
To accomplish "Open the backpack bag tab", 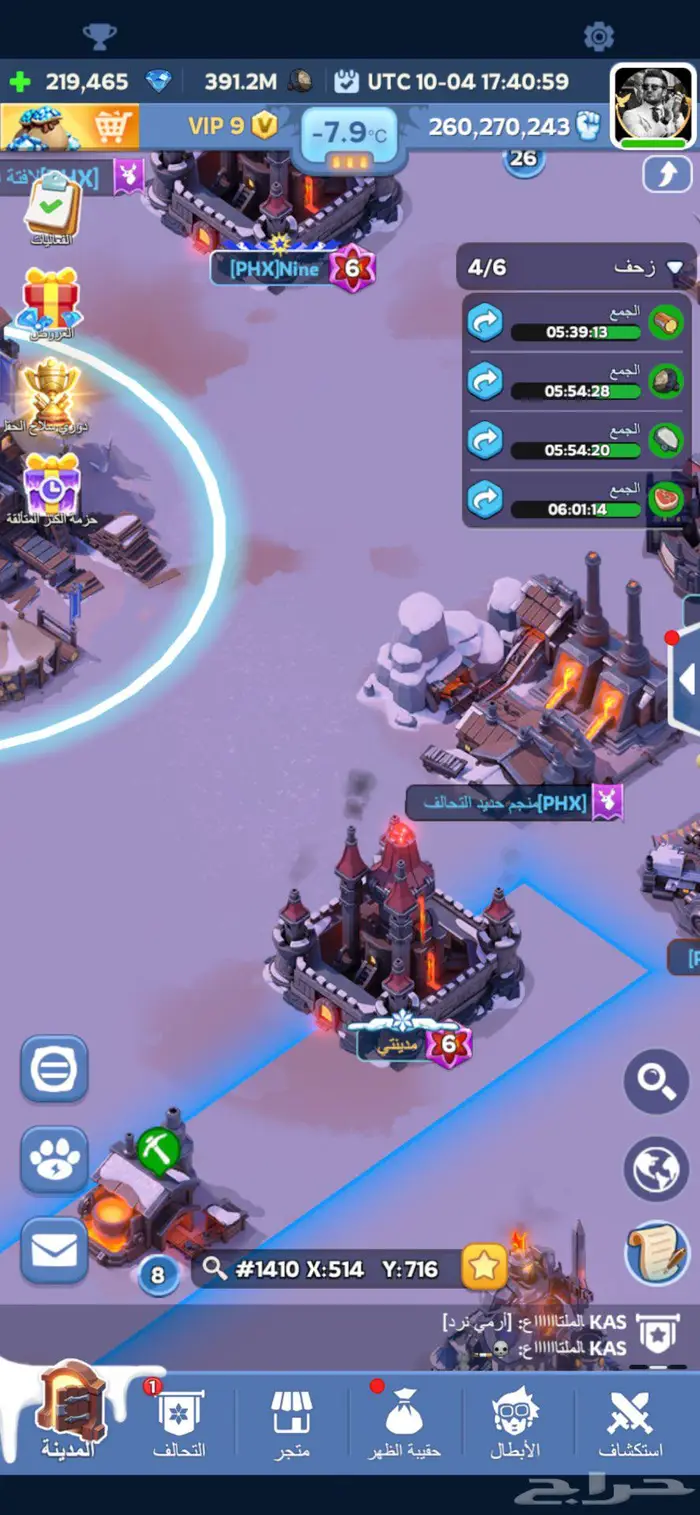I will pos(404,1422).
